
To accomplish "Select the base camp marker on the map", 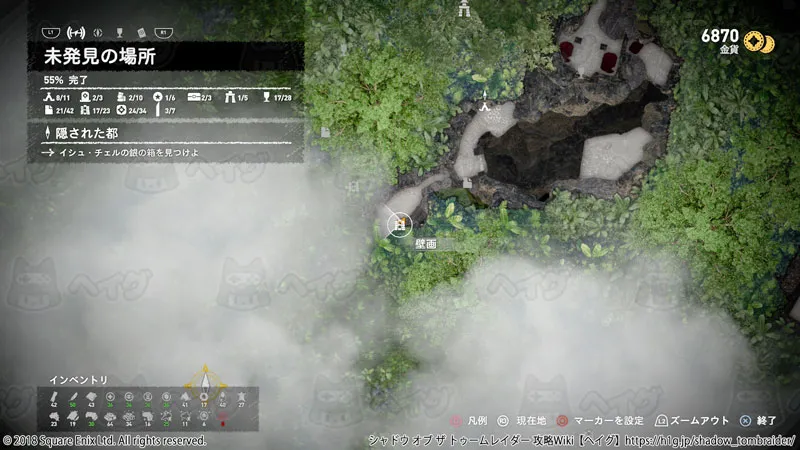I will pyautogui.click(x=484, y=103).
